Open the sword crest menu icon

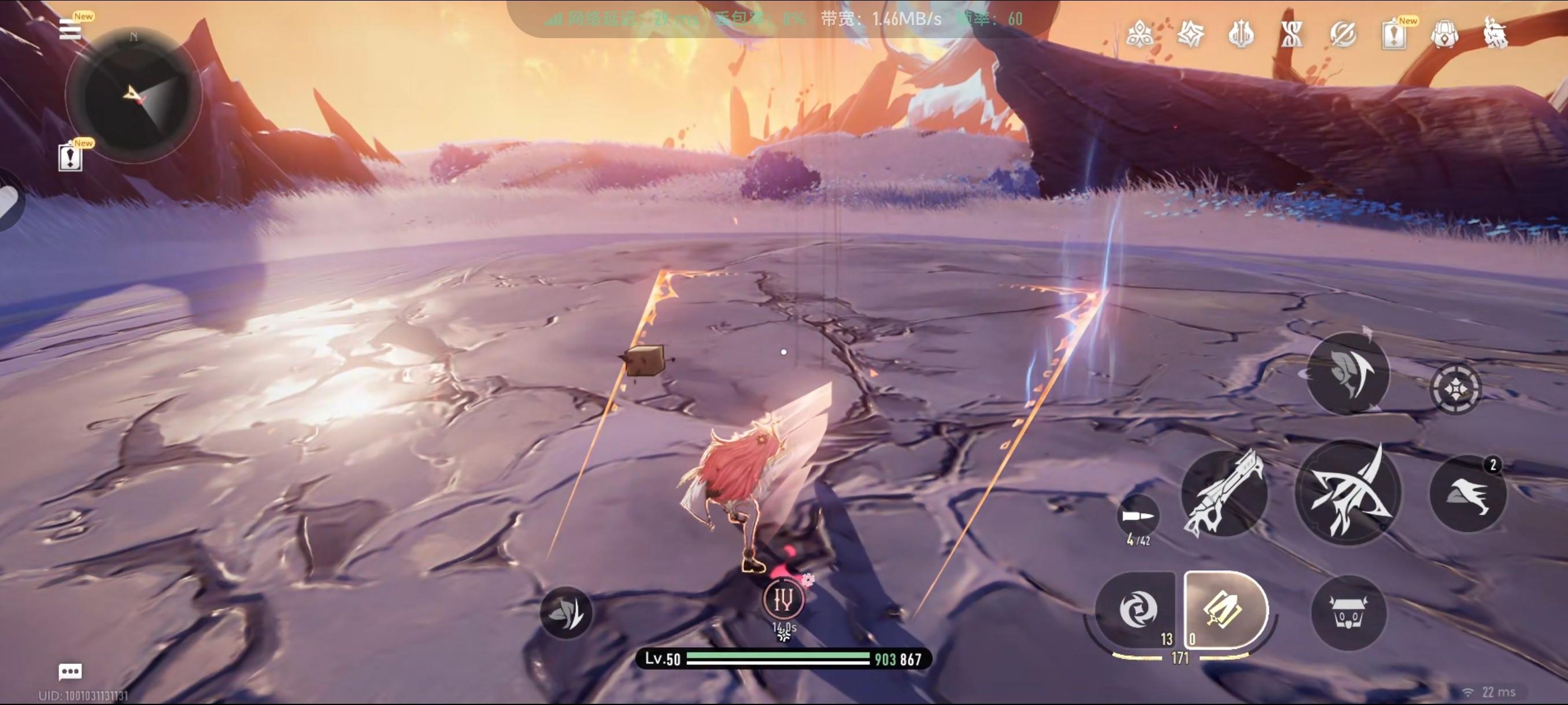click(1241, 34)
